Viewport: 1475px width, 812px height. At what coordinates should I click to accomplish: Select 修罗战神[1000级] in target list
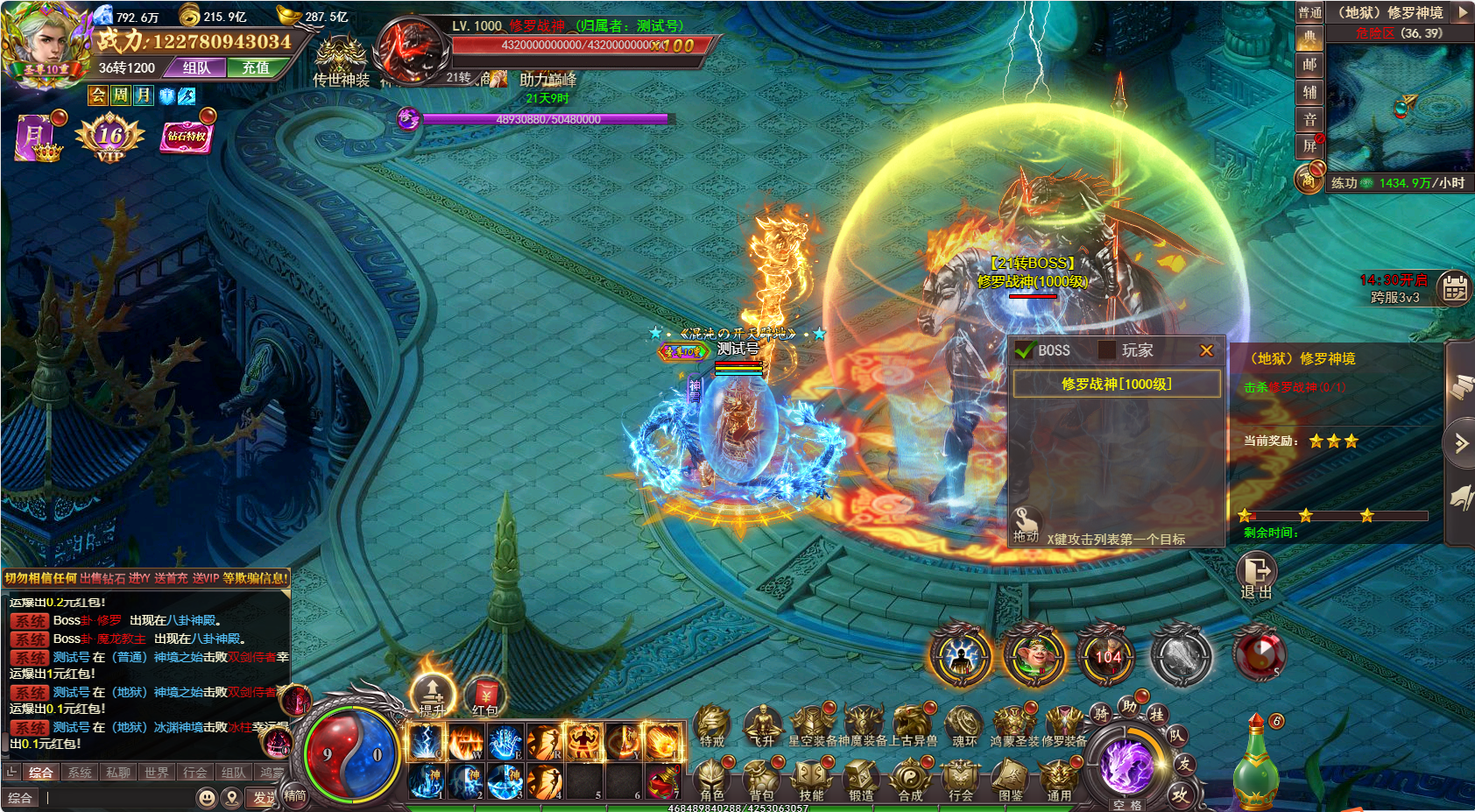(x=1117, y=384)
